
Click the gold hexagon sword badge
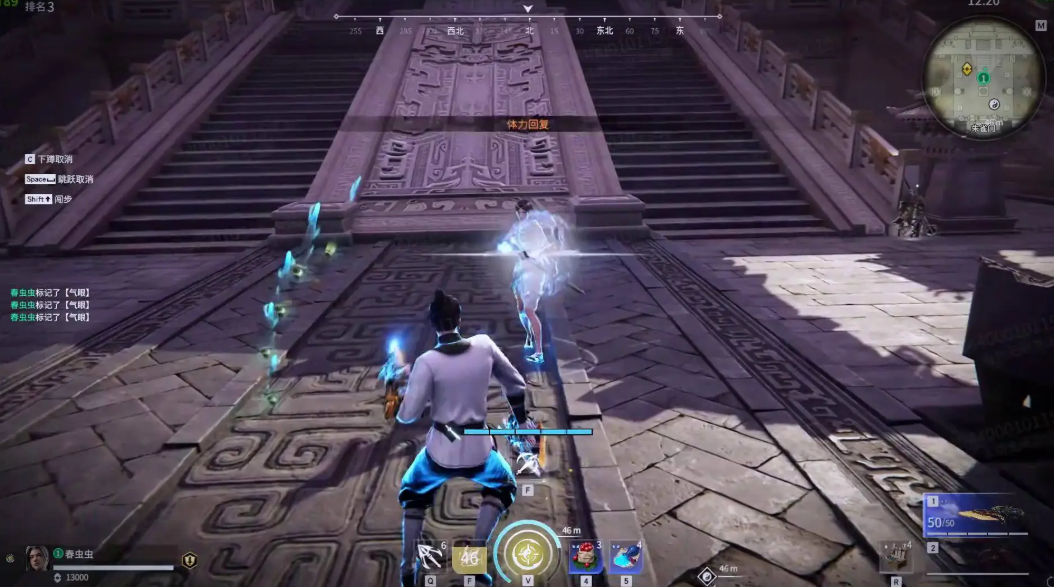189,560
